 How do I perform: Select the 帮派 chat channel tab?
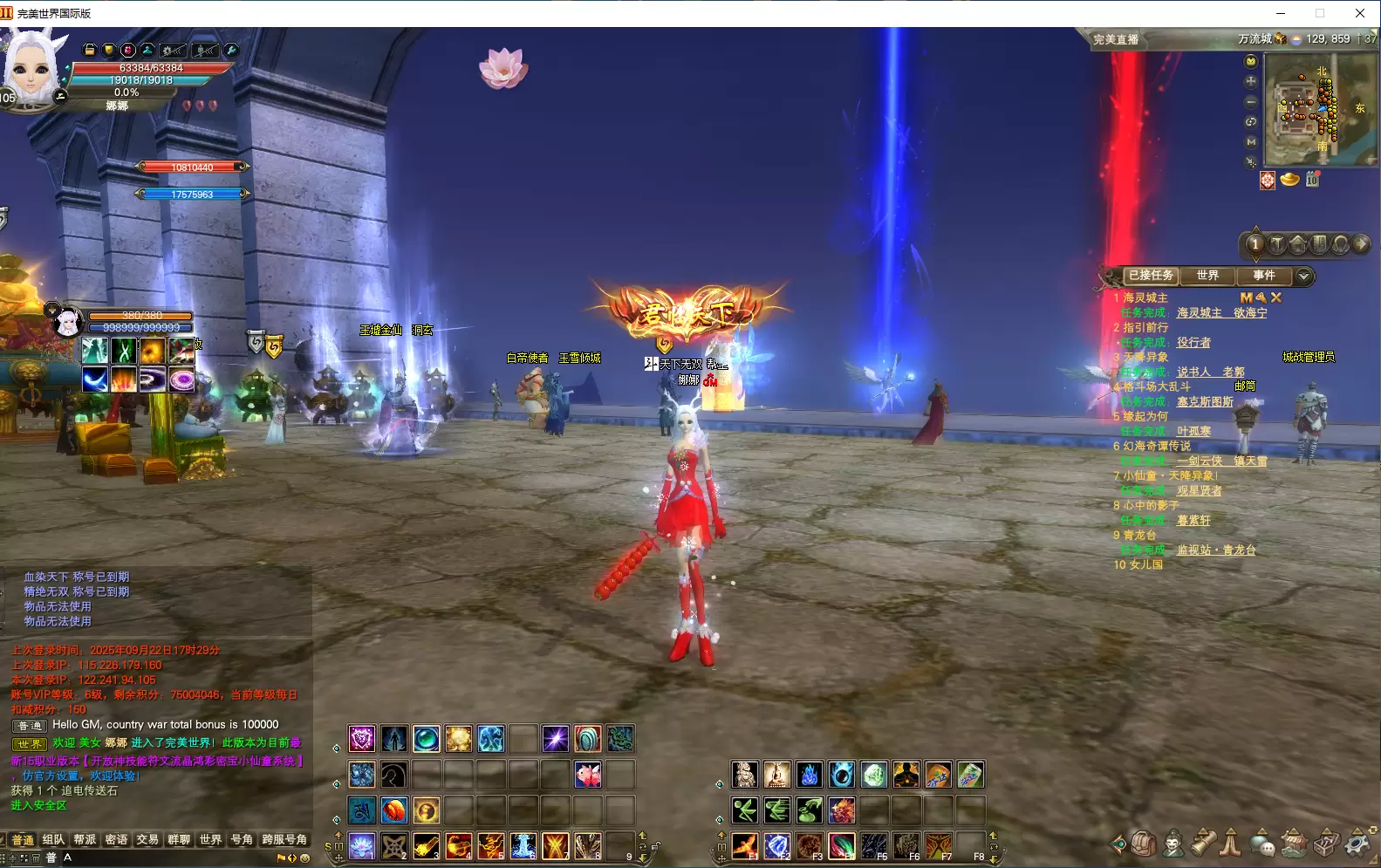pyautogui.click(x=85, y=839)
